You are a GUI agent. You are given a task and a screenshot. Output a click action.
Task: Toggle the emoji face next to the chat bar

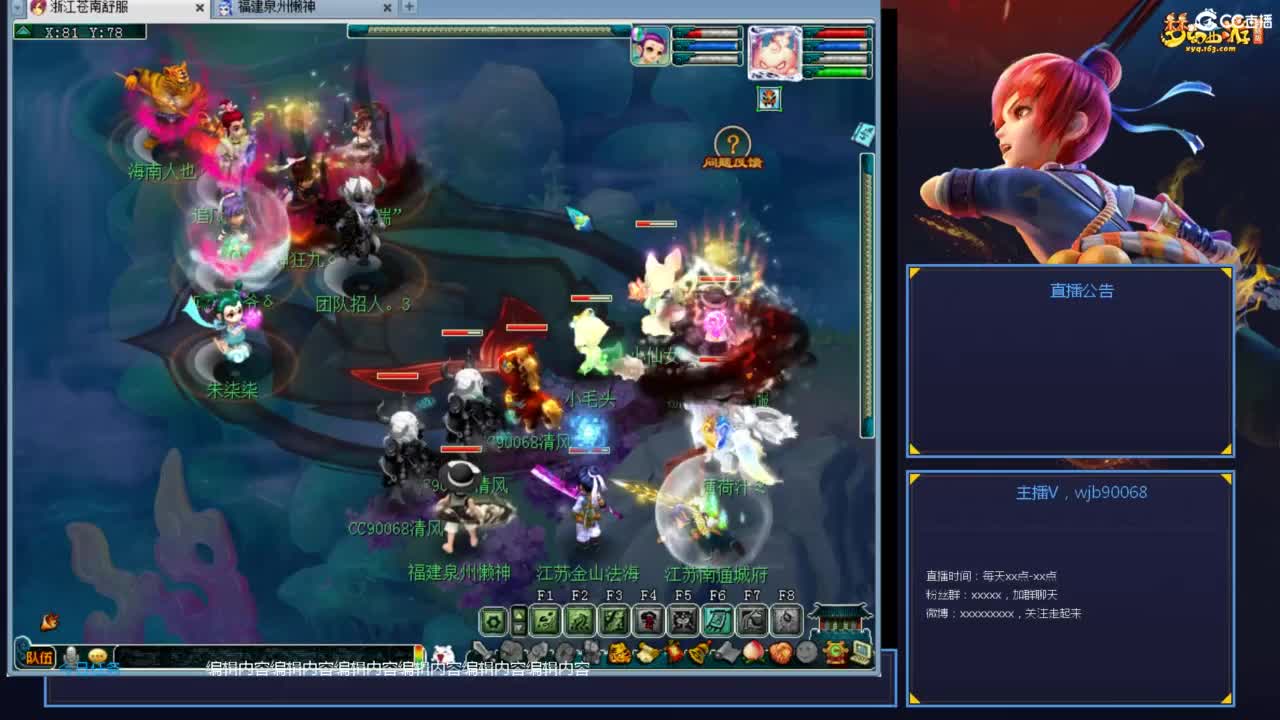[x=97, y=655]
